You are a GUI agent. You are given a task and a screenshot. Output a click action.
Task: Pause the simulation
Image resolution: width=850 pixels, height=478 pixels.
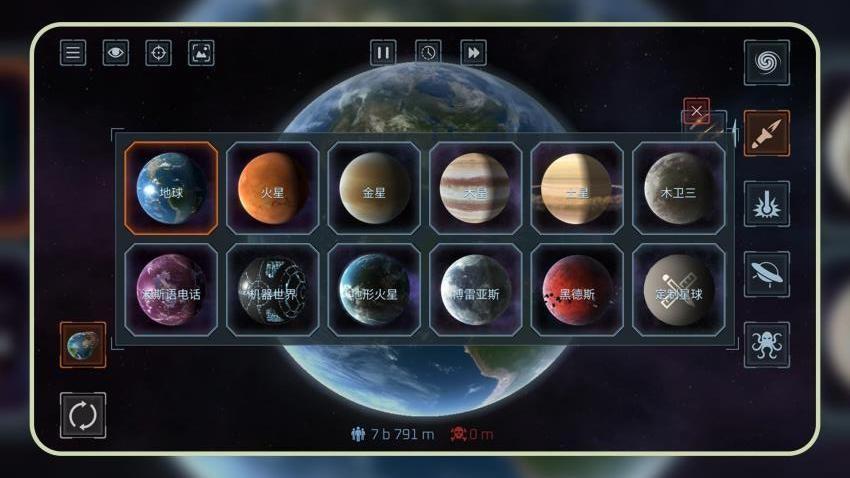[x=383, y=52]
